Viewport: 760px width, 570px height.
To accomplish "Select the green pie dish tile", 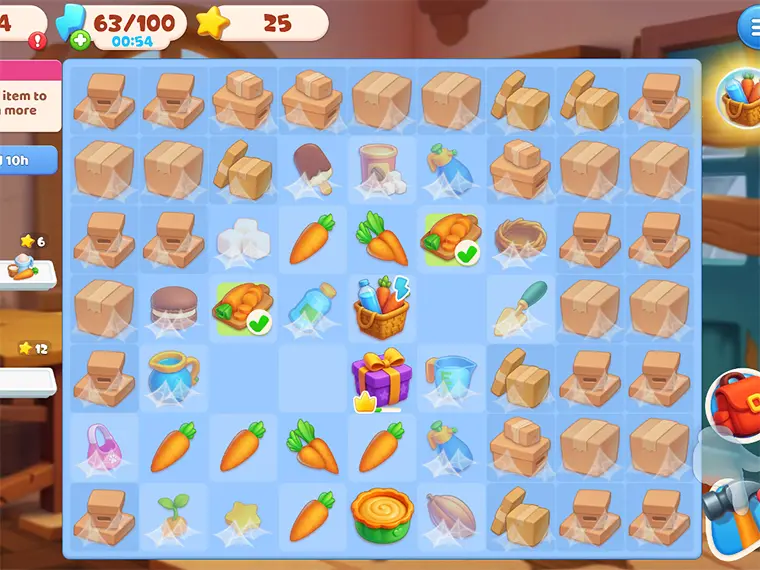I will coord(381,515).
